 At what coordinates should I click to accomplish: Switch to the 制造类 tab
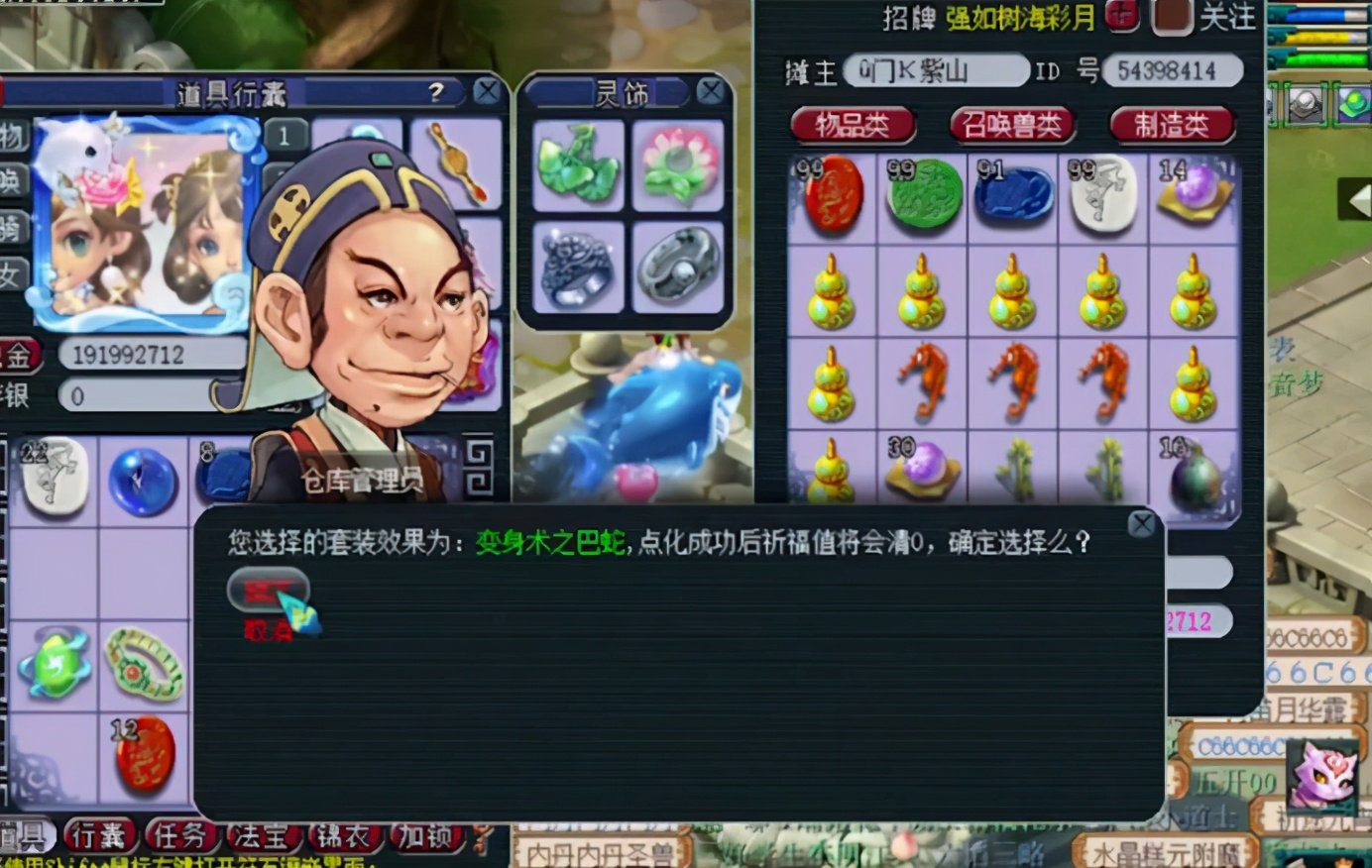[1173, 125]
